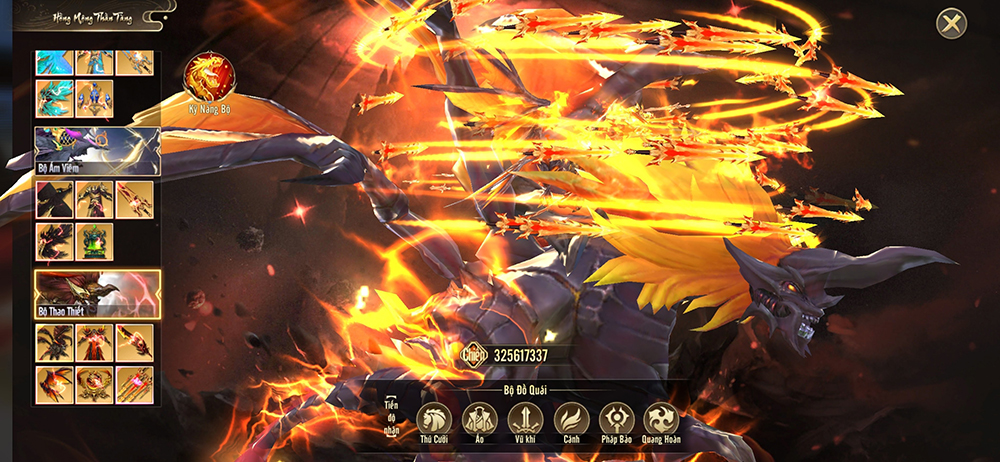Open the Kỹ Năng Bộ set skill

coord(210,78)
